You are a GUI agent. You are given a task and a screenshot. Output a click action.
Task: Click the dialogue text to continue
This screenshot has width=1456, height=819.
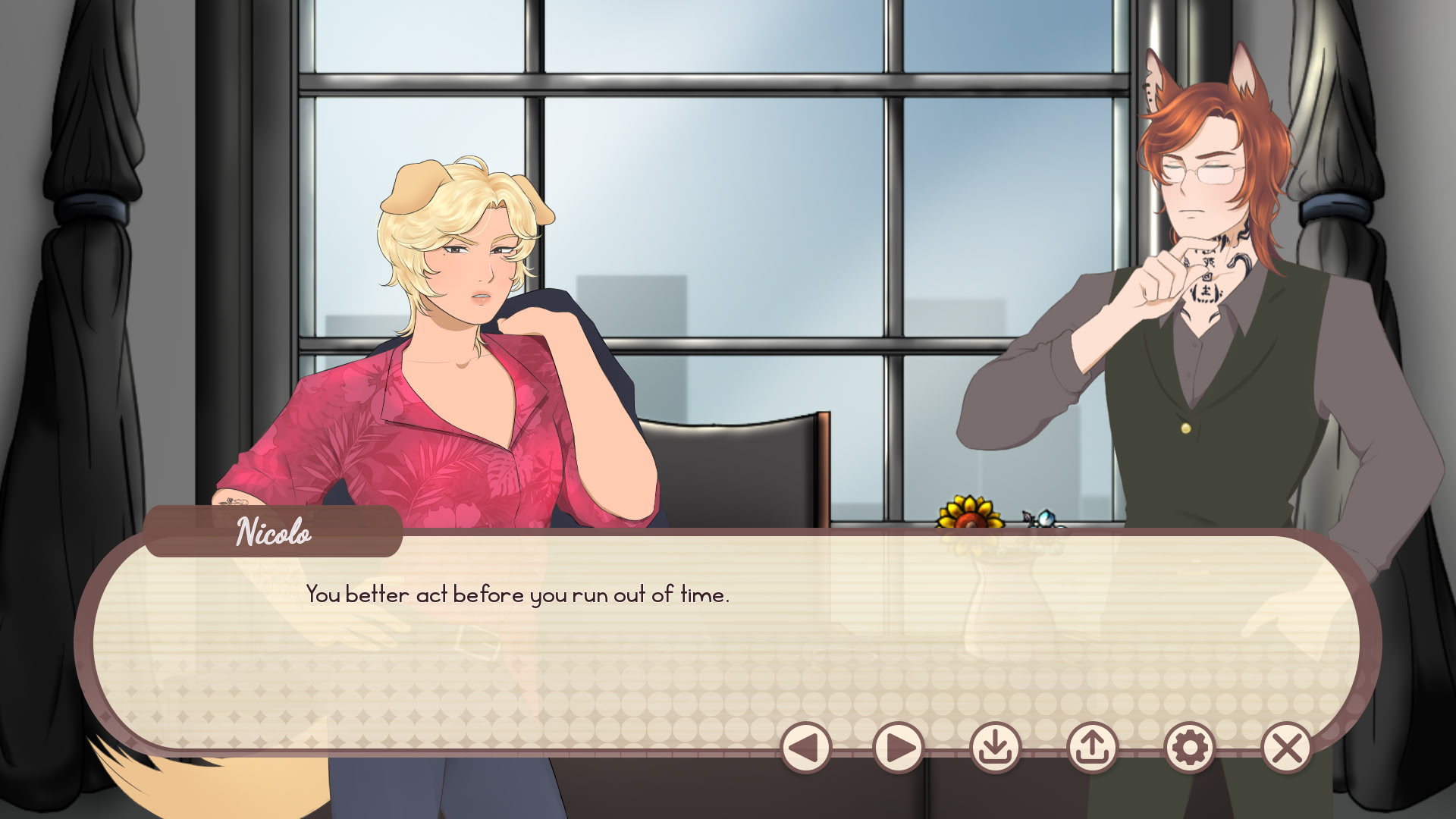[x=518, y=597]
